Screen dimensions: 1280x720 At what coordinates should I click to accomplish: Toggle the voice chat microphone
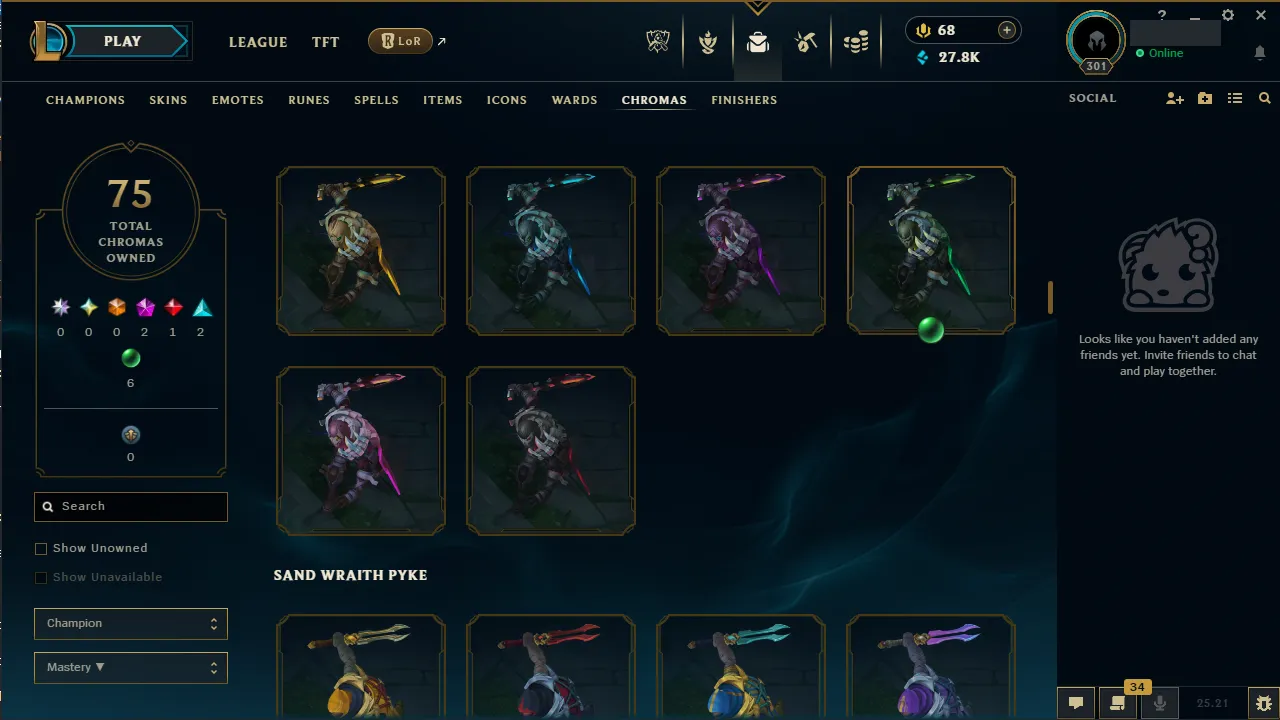[1159, 702]
